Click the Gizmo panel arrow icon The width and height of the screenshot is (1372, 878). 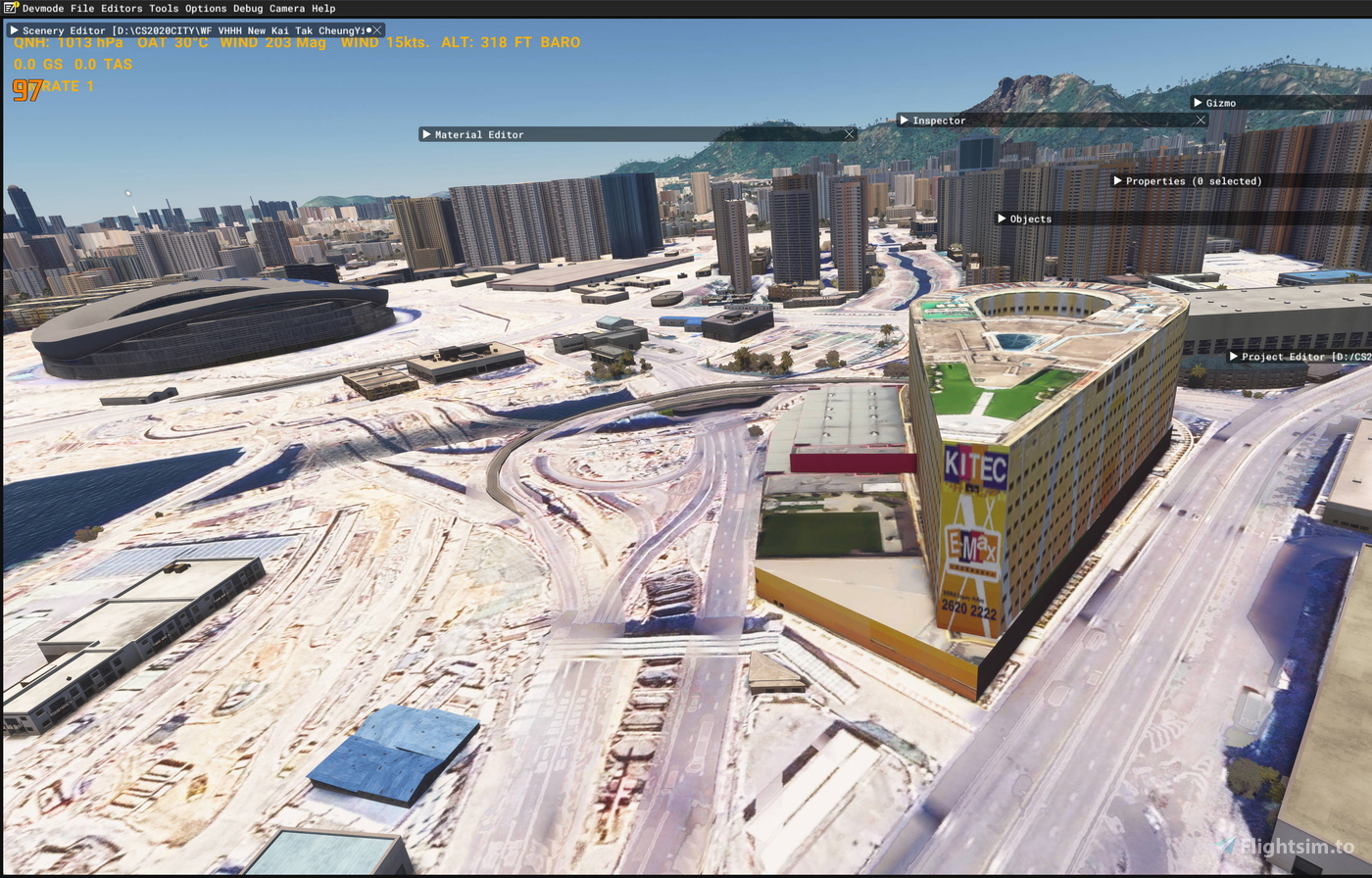(x=1198, y=102)
